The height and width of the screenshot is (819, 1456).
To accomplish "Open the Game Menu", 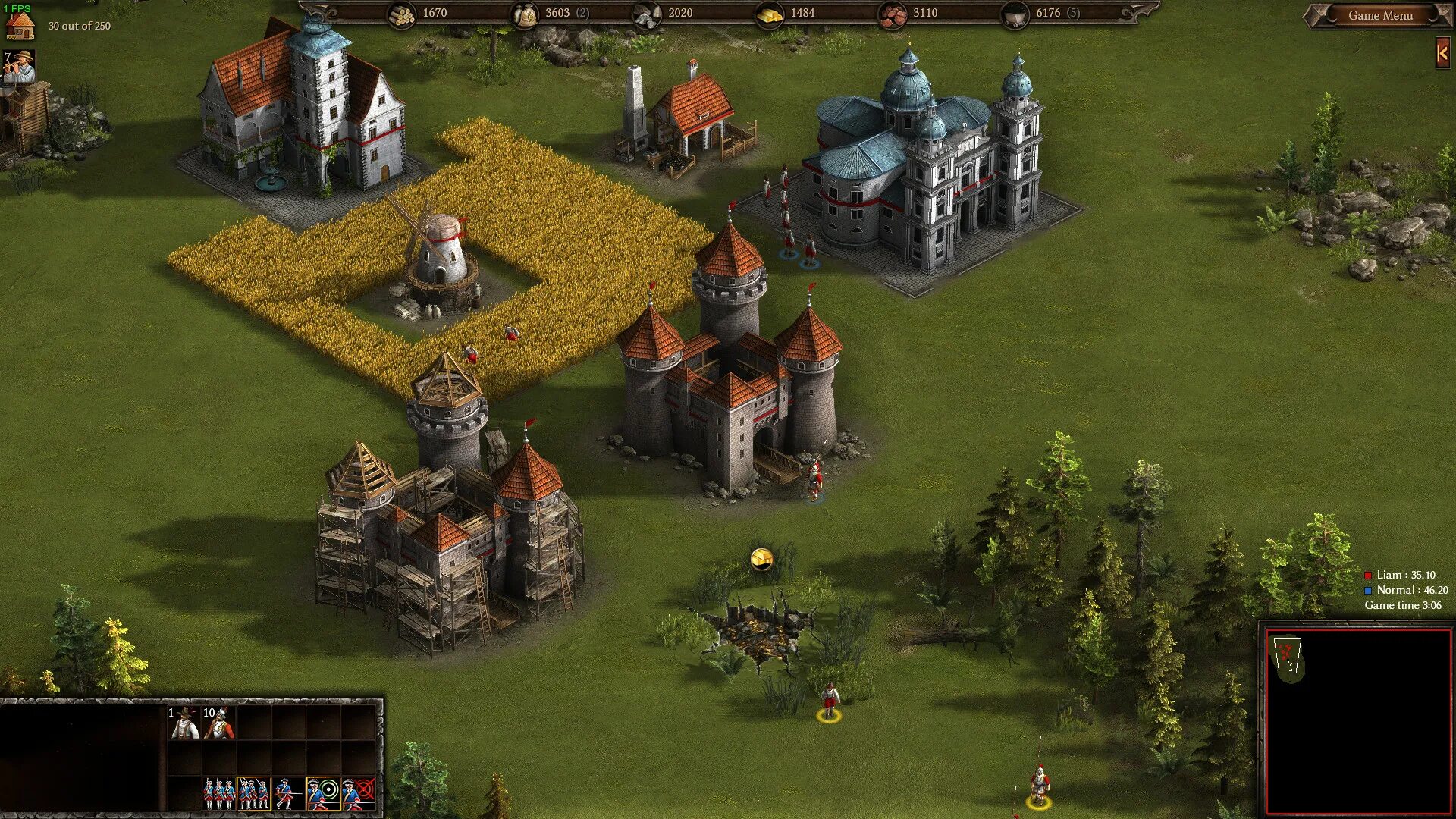I will click(1379, 15).
